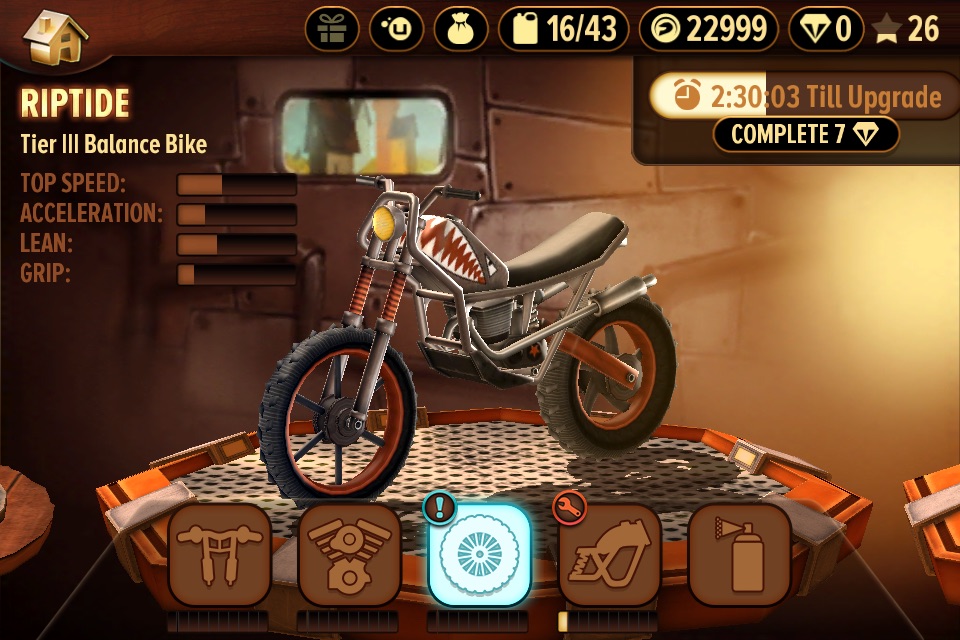Open the coin shop with 22999 coins
This screenshot has height=640, width=960.
point(709,29)
